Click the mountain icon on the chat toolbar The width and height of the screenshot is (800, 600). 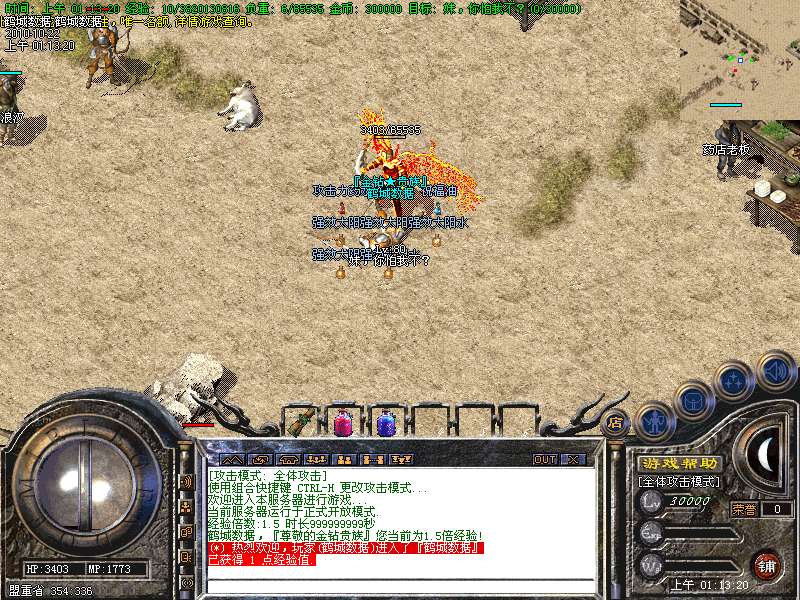click(230, 460)
